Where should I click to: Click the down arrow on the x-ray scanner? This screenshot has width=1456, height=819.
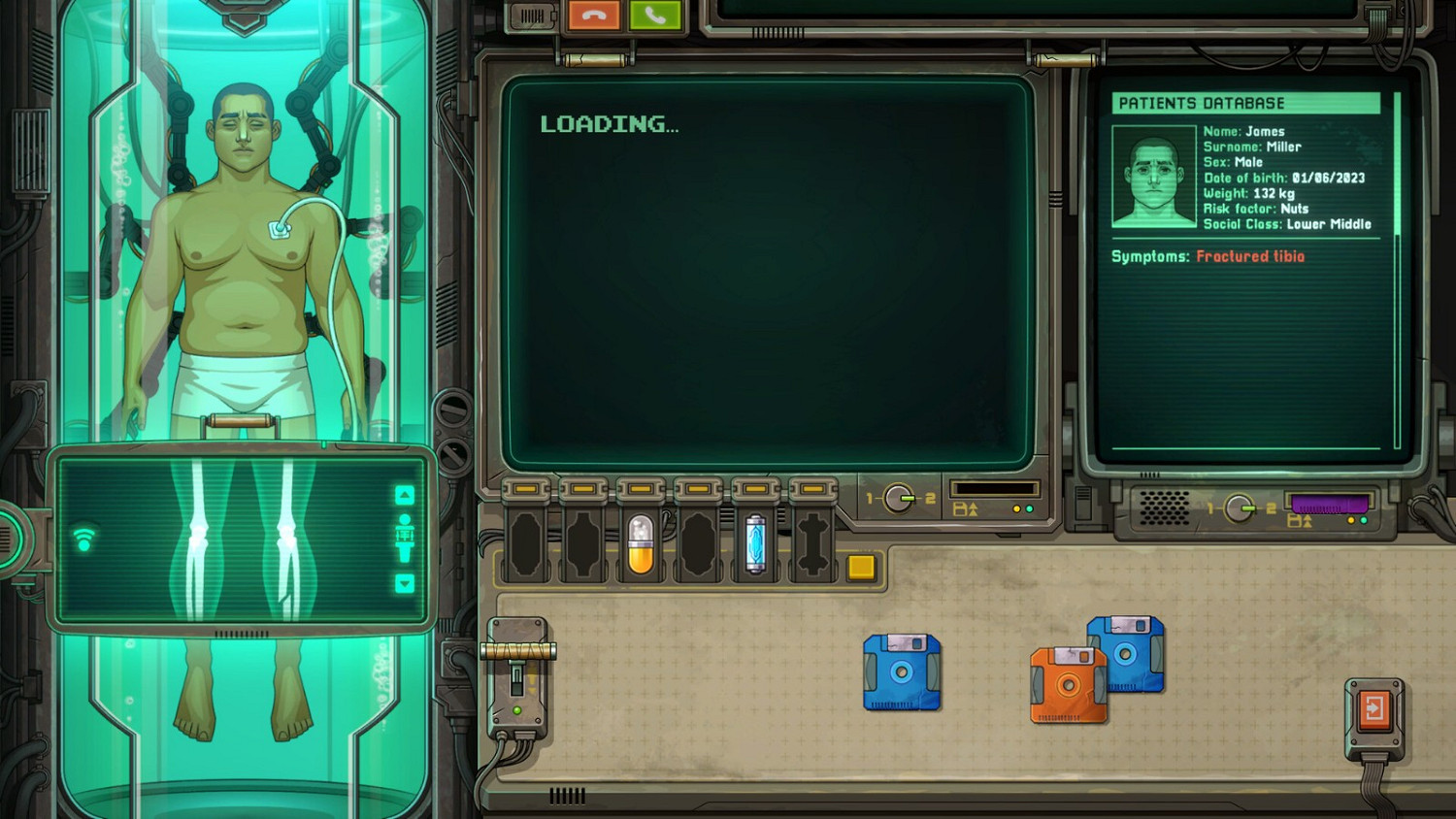[x=405, y=583]
